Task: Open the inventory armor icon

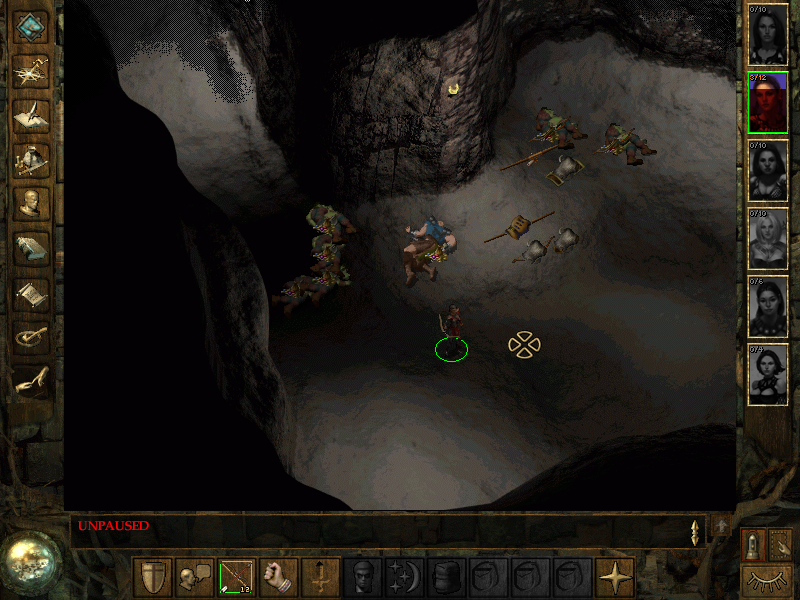Action: (x=32, y=158)
